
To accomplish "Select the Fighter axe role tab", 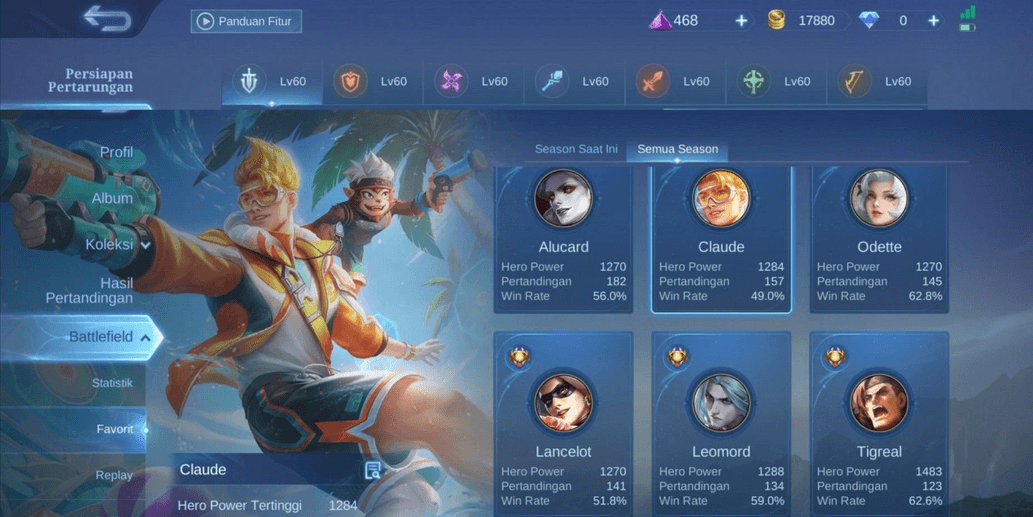I will pos(652,82).
